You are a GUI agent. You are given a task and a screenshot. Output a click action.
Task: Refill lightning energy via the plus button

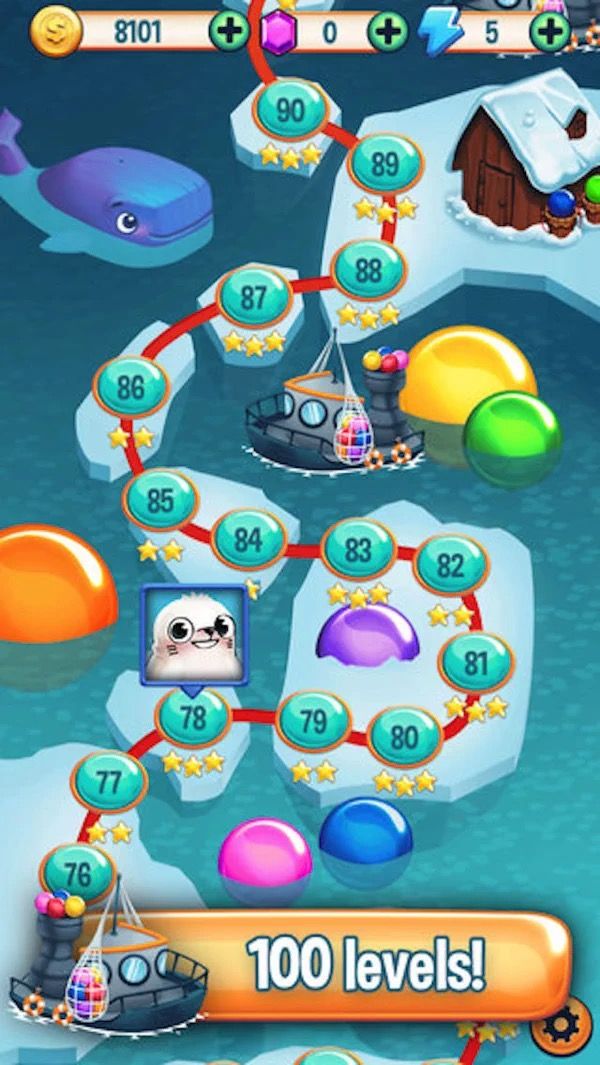(x=549, y=32)
